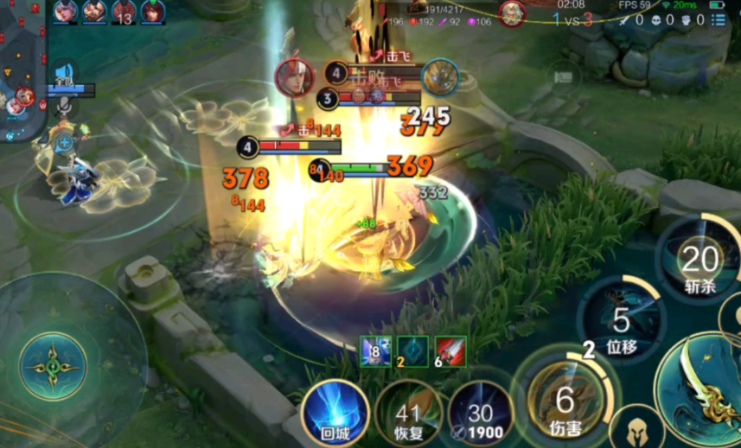Use the 恢复 heal skill
Screen dimensions: 741x448
click(x=407, y=415)
